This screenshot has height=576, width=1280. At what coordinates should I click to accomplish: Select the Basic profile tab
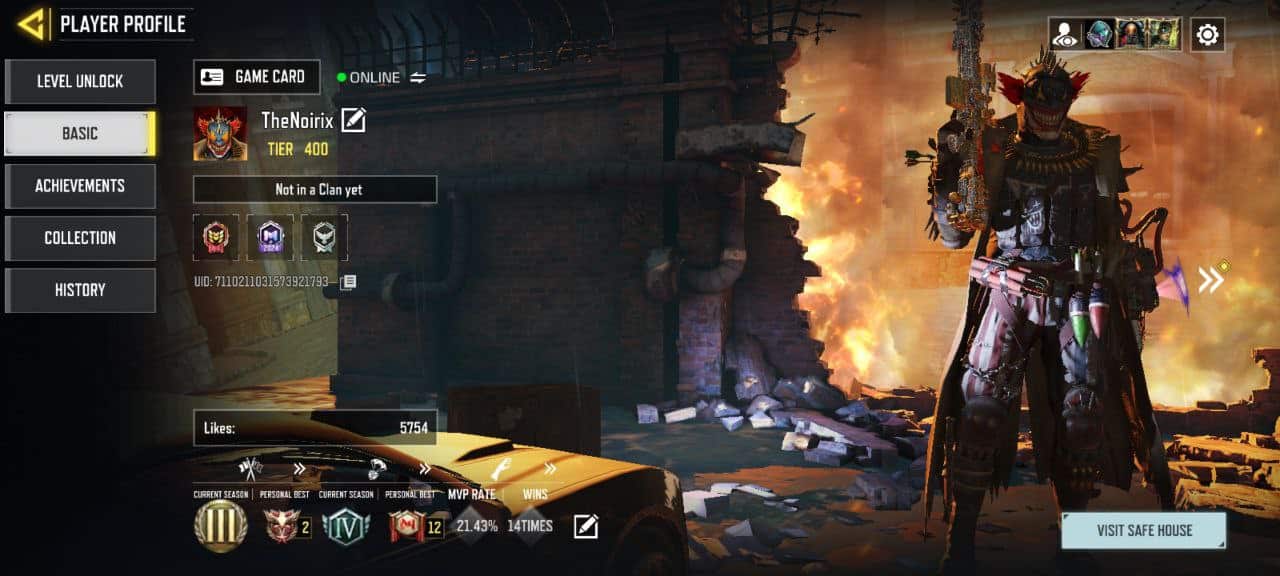pos(80,133)
